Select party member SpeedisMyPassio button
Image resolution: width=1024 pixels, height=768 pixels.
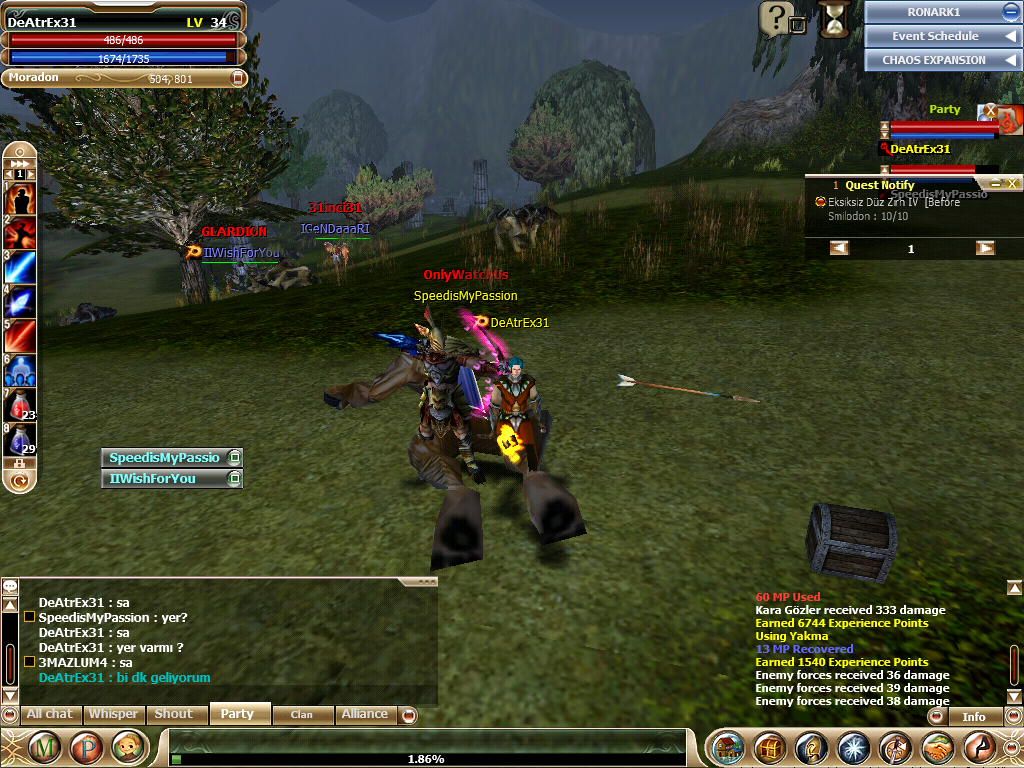pos(164,457)
